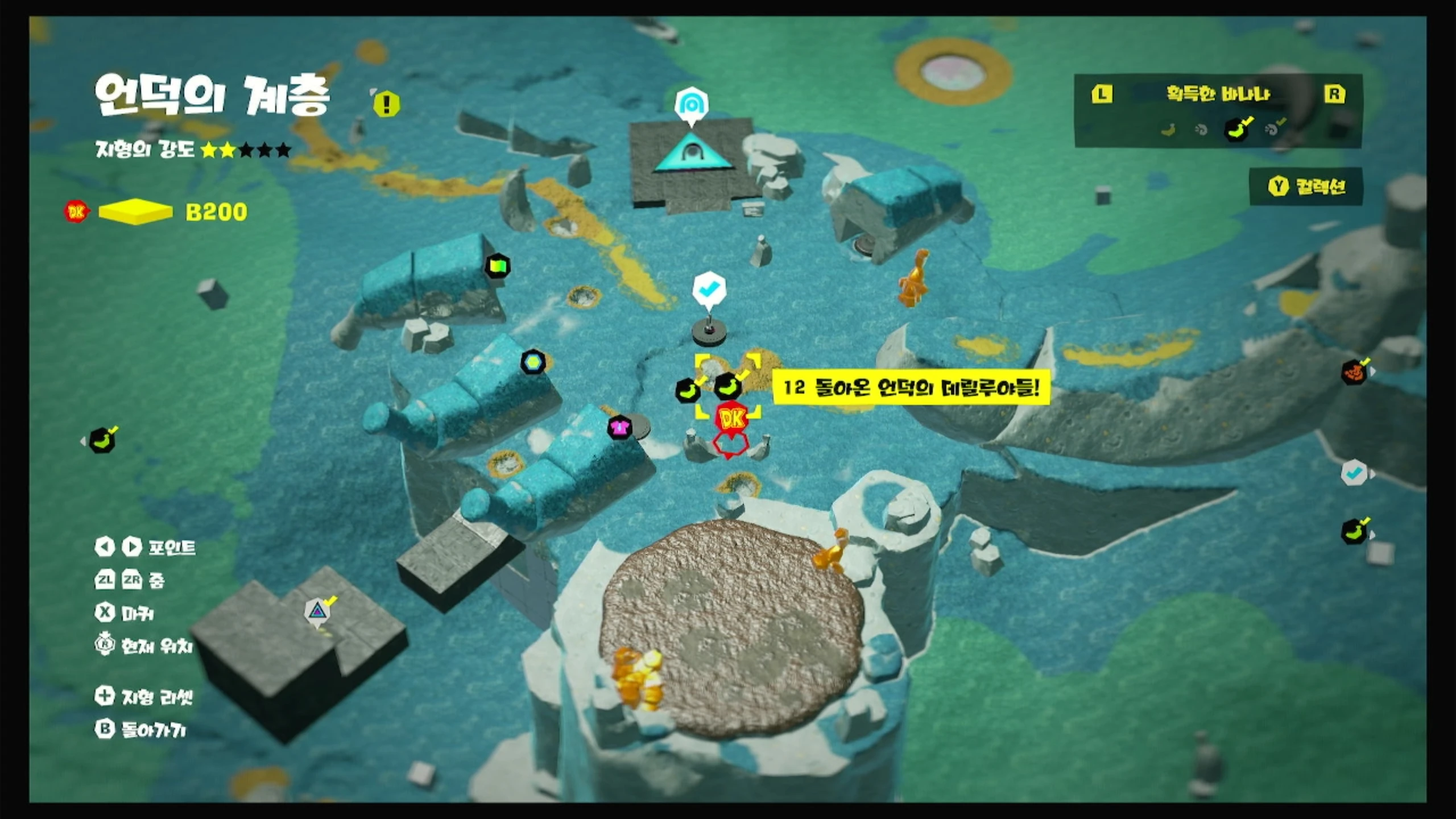Choose the blue hexagon map marker
This screenshot has width=1456, height=819.
tap(533, 362)
